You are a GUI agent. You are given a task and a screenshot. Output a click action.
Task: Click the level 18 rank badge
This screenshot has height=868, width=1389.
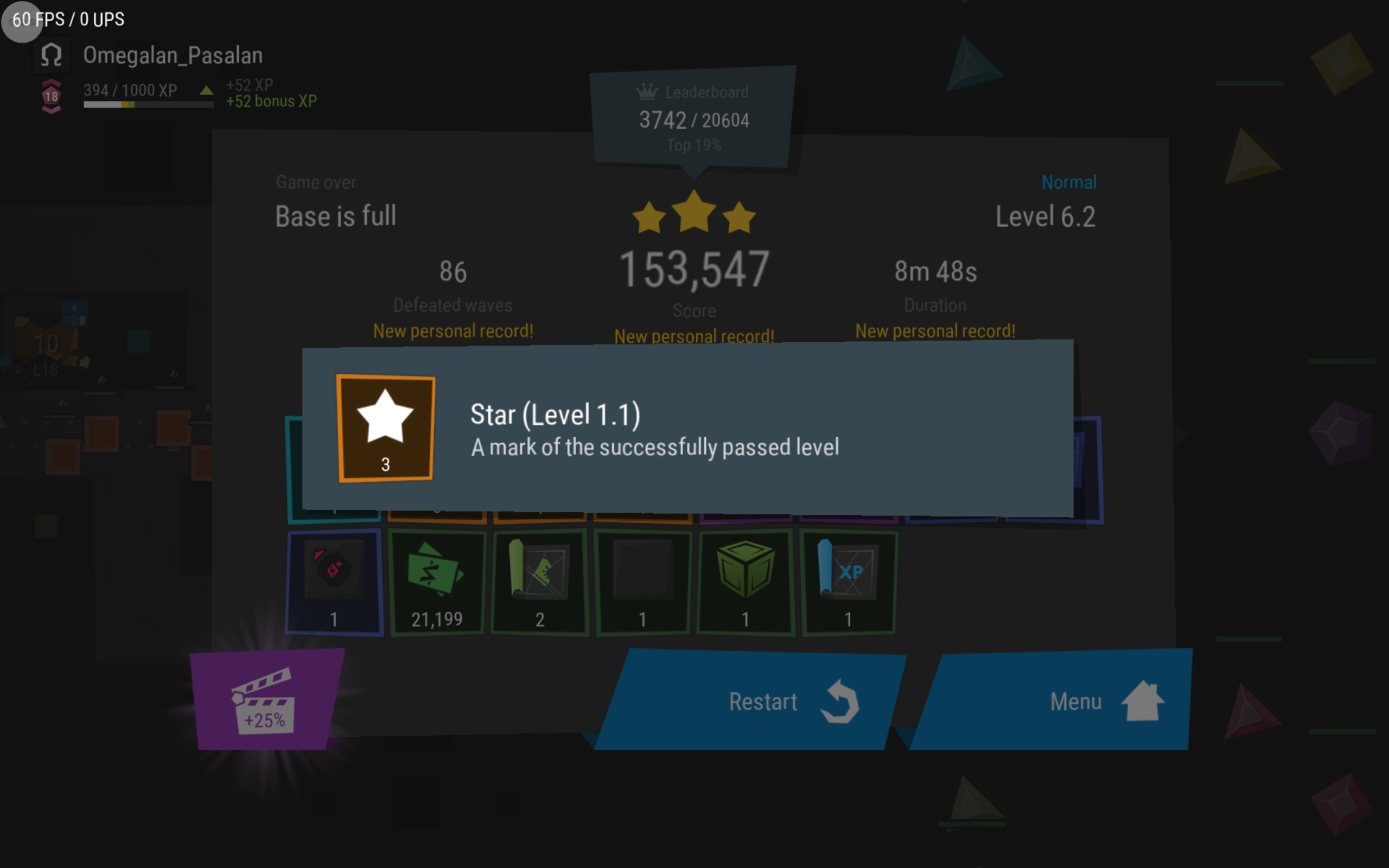pyautogui.click(x=52, y=96)
